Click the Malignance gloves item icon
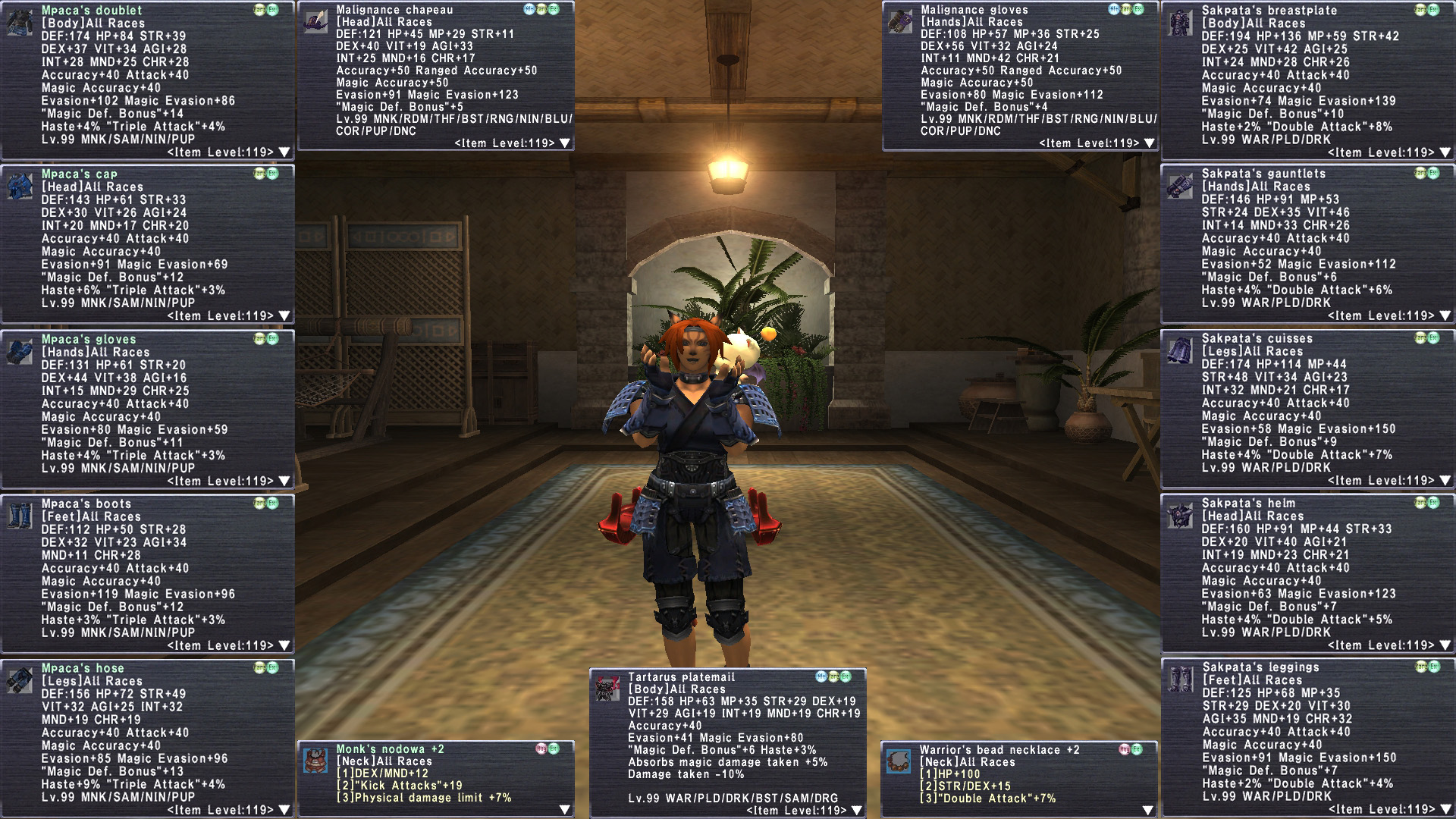This screenshot has height=819, width=1456. tap(900, 20)
